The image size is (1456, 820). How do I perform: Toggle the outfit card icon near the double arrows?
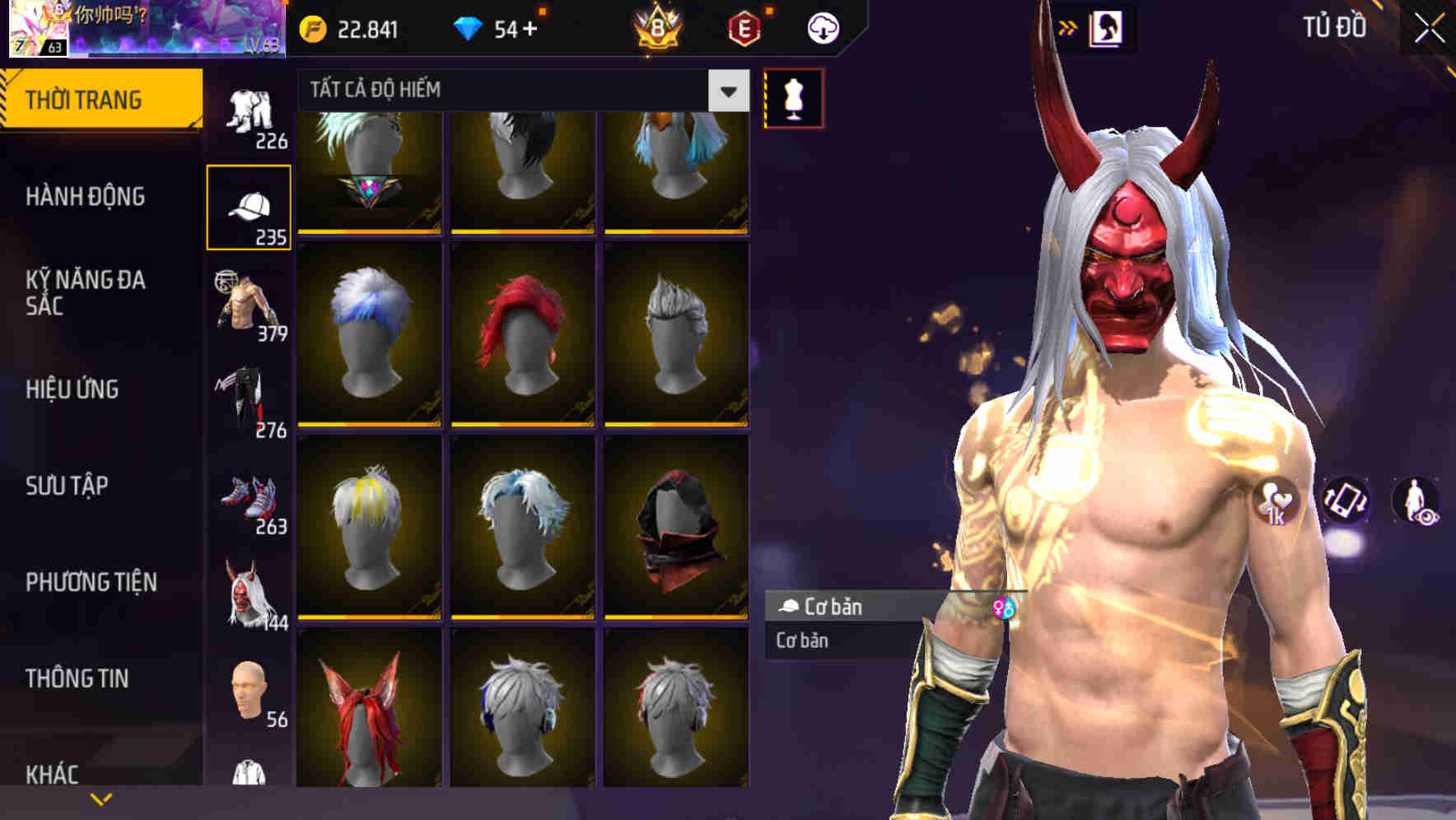[1108, 27]
